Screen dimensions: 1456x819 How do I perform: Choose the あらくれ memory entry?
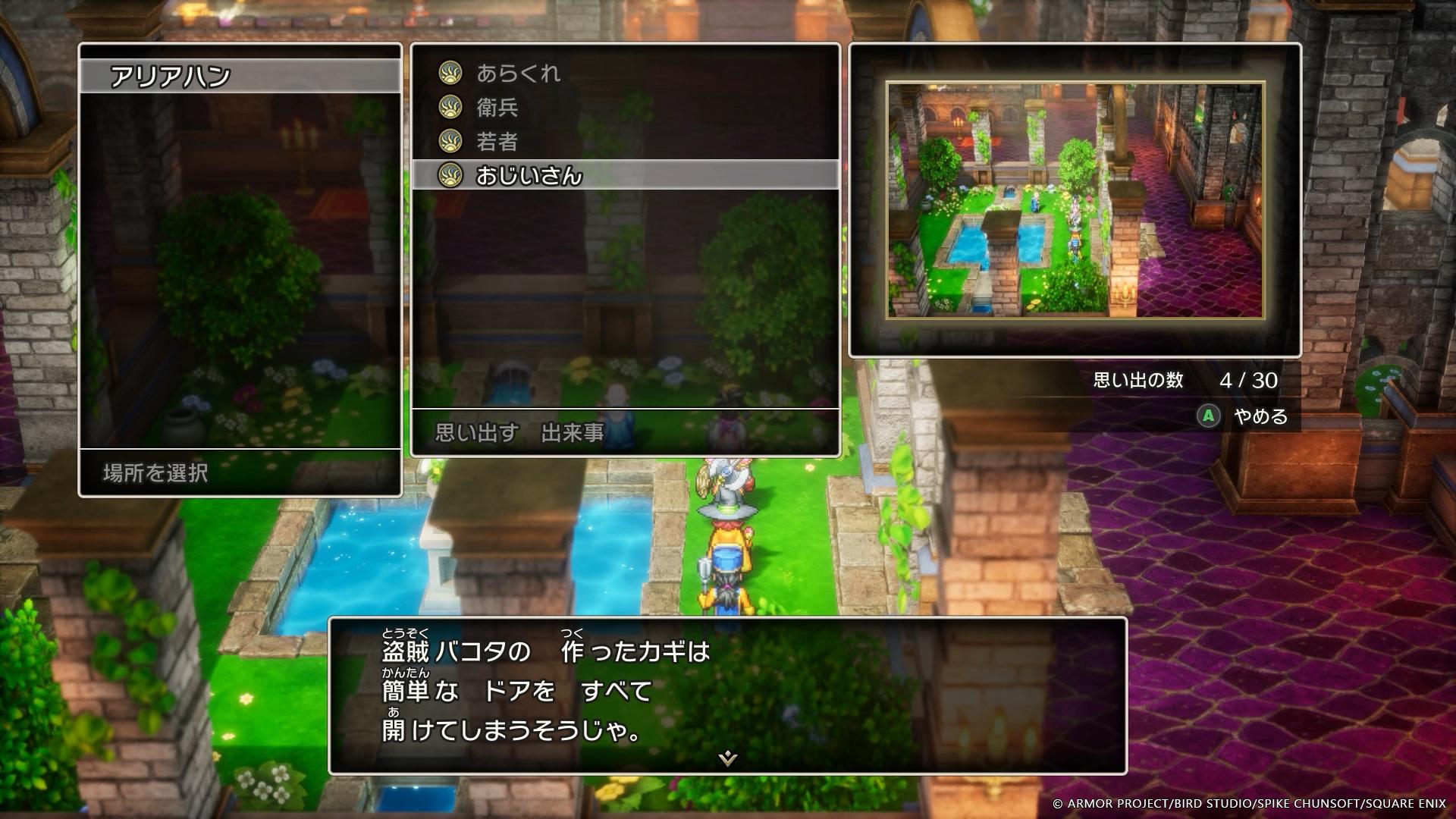(x=518, y=74)
